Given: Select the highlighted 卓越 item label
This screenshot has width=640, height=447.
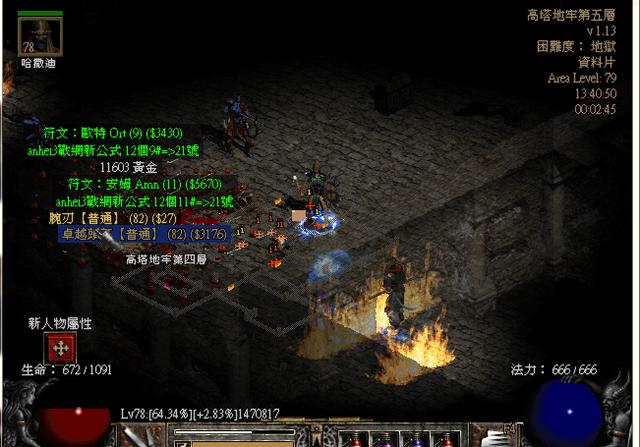Looking at the screenshot, I should coord(144,234).
